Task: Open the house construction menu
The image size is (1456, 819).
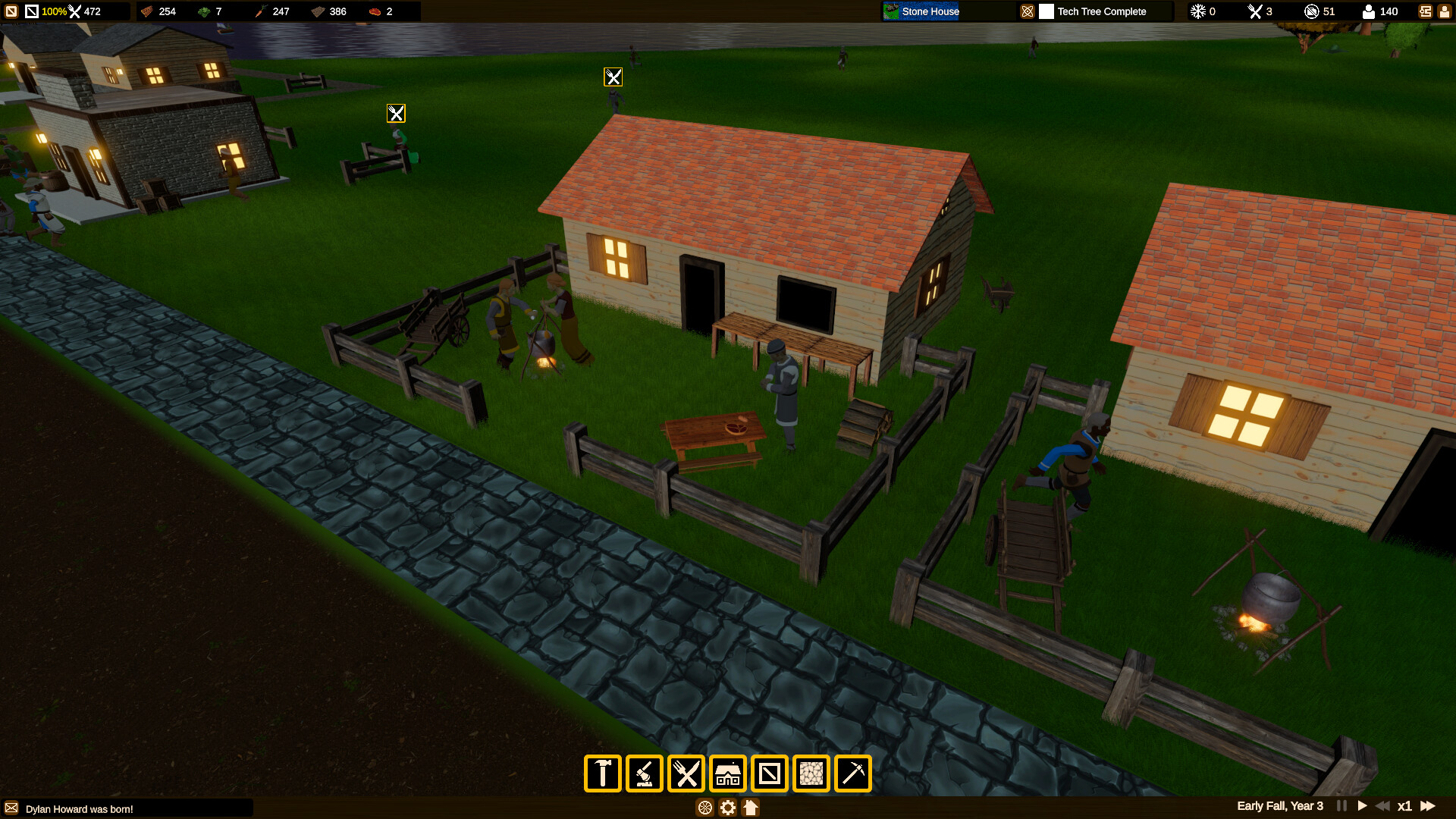Action: [x=728, y=773]
